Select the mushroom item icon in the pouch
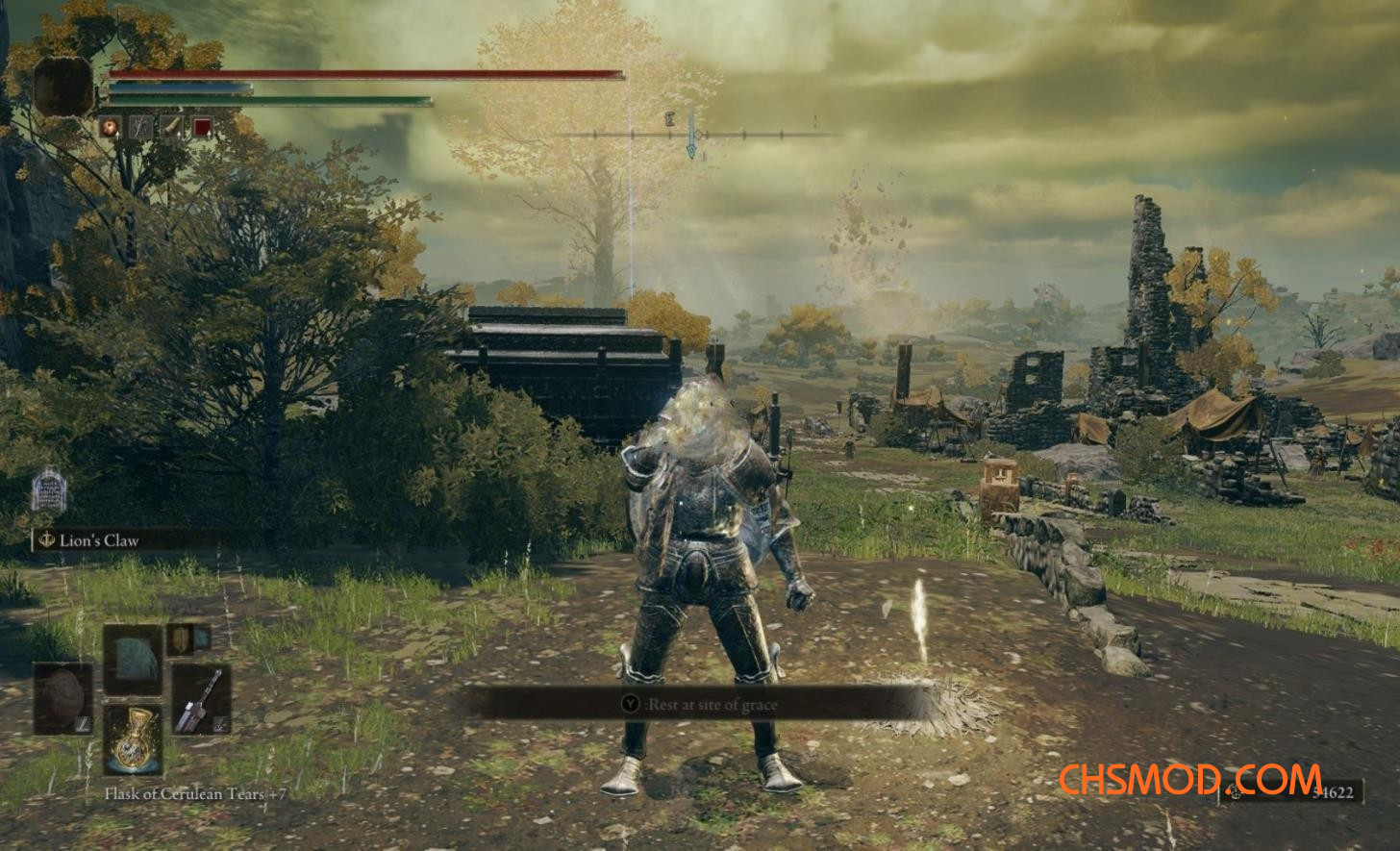This screenshot has height=851, width=1400. 62,698
